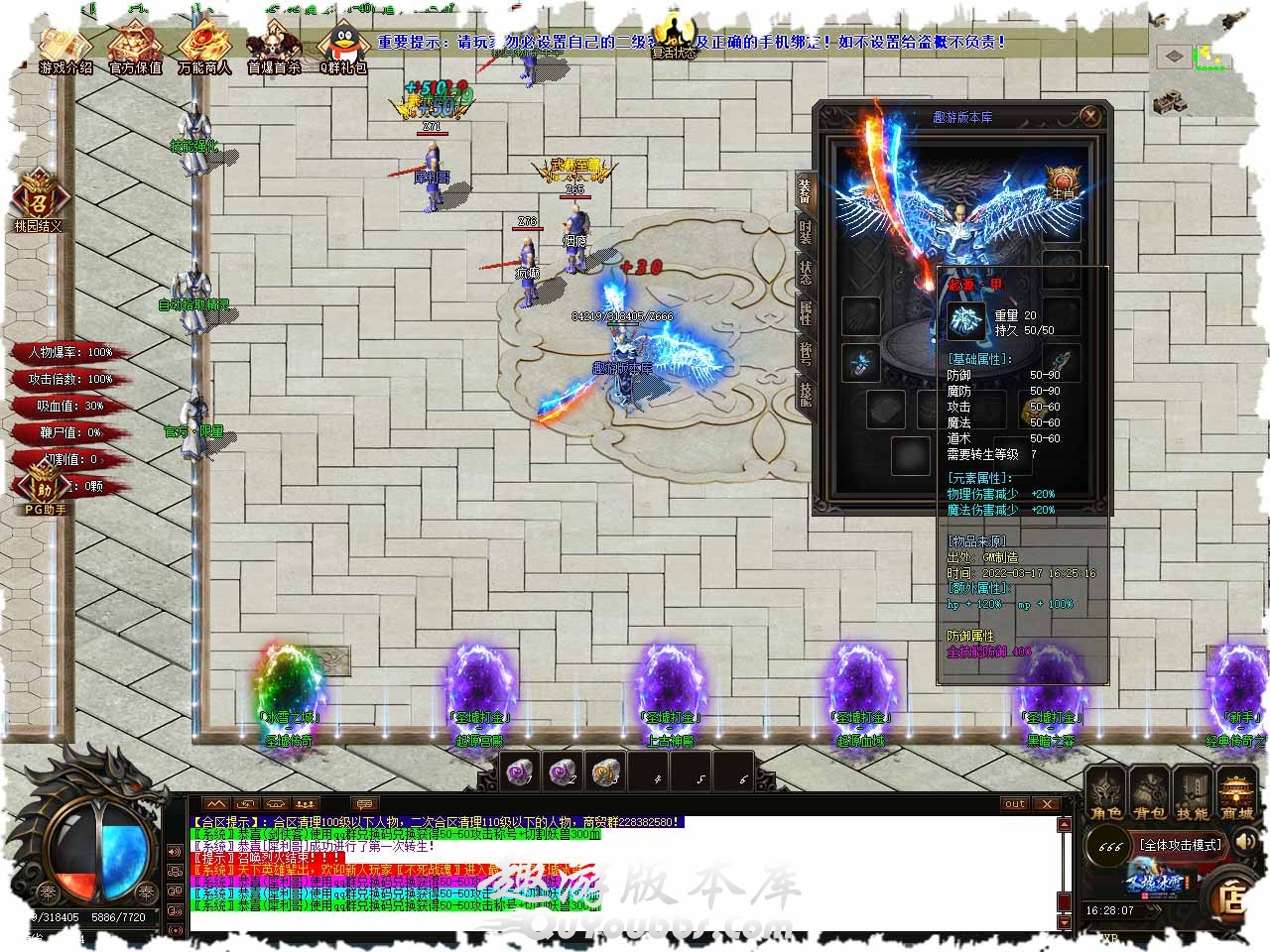
Task: Click the 官方保值 icon
Action: pos(135,48)
